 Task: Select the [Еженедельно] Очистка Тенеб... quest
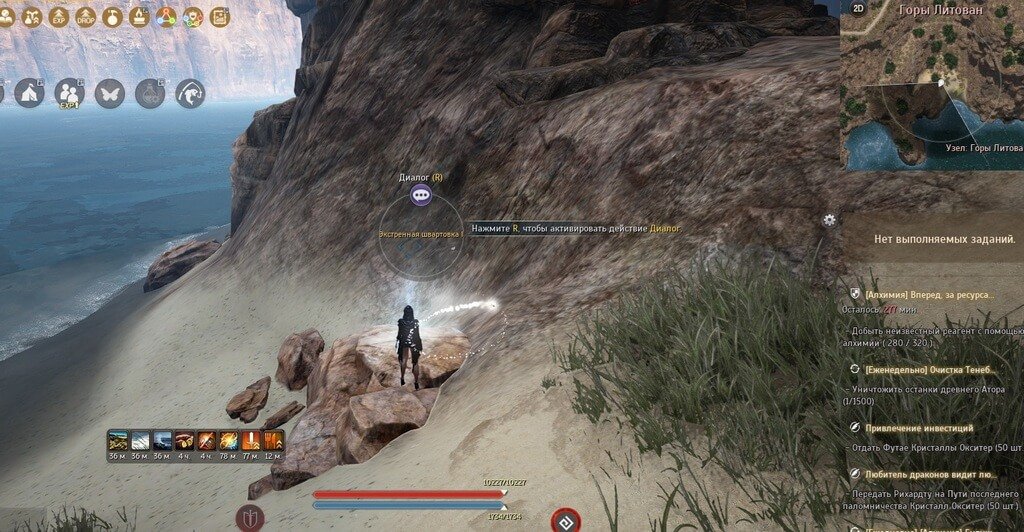point(930,369)
